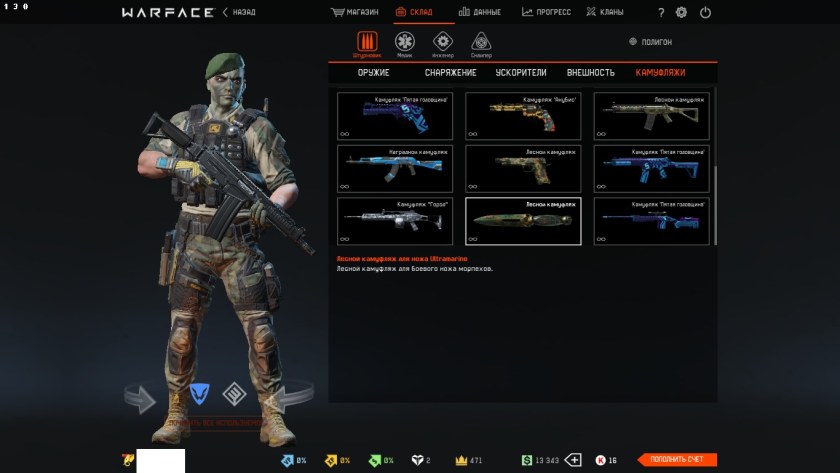The width and height of the screenshot is (840, 473).
Task: Click the Пополнить счет button
Action: (x=677, y=460)
